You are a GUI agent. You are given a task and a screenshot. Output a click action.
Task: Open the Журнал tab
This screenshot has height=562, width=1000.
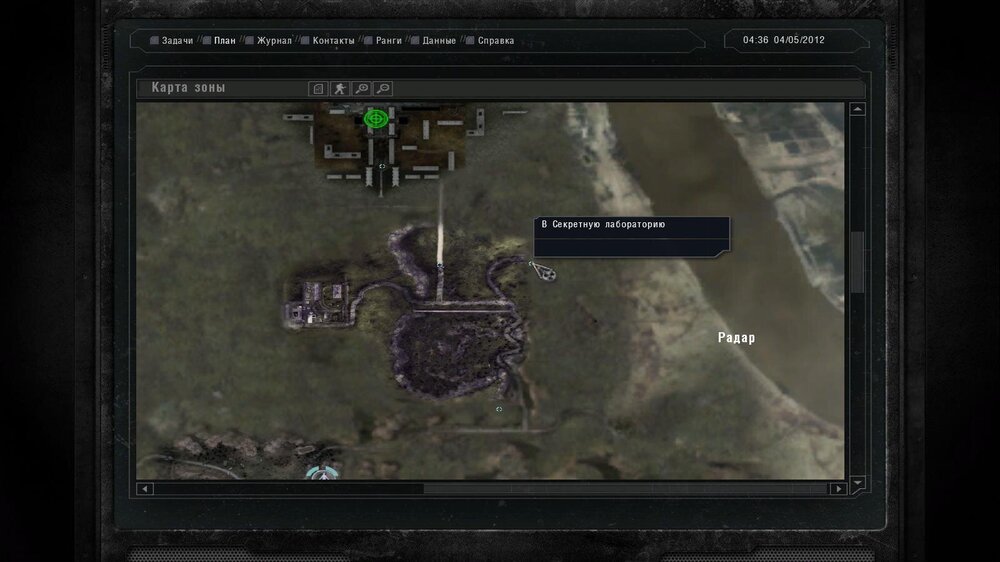coord(273,41)
